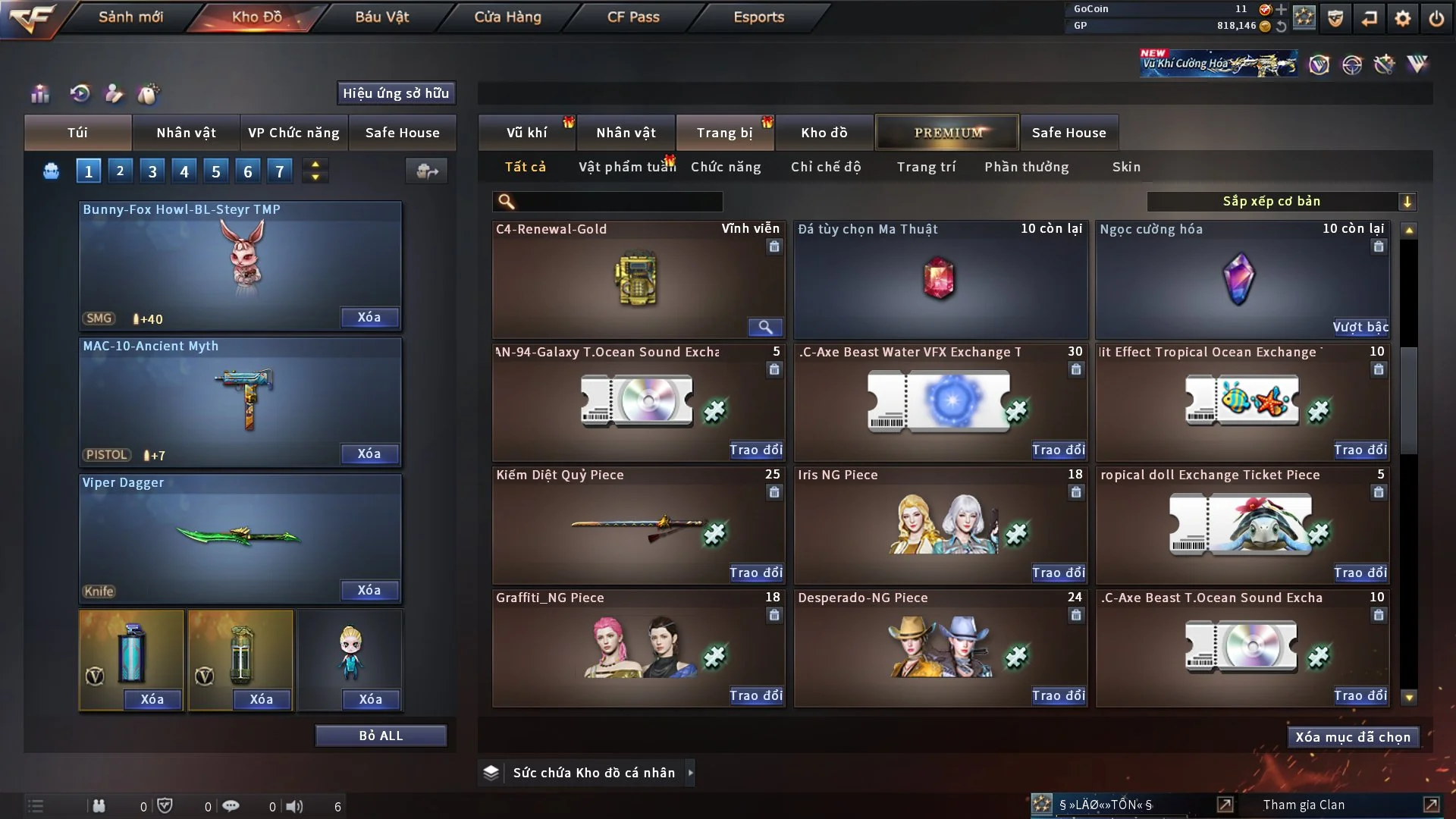Select the PREMIUM inventory tab
This screenshot has width=1456, height=819.
tap(947, 133)
